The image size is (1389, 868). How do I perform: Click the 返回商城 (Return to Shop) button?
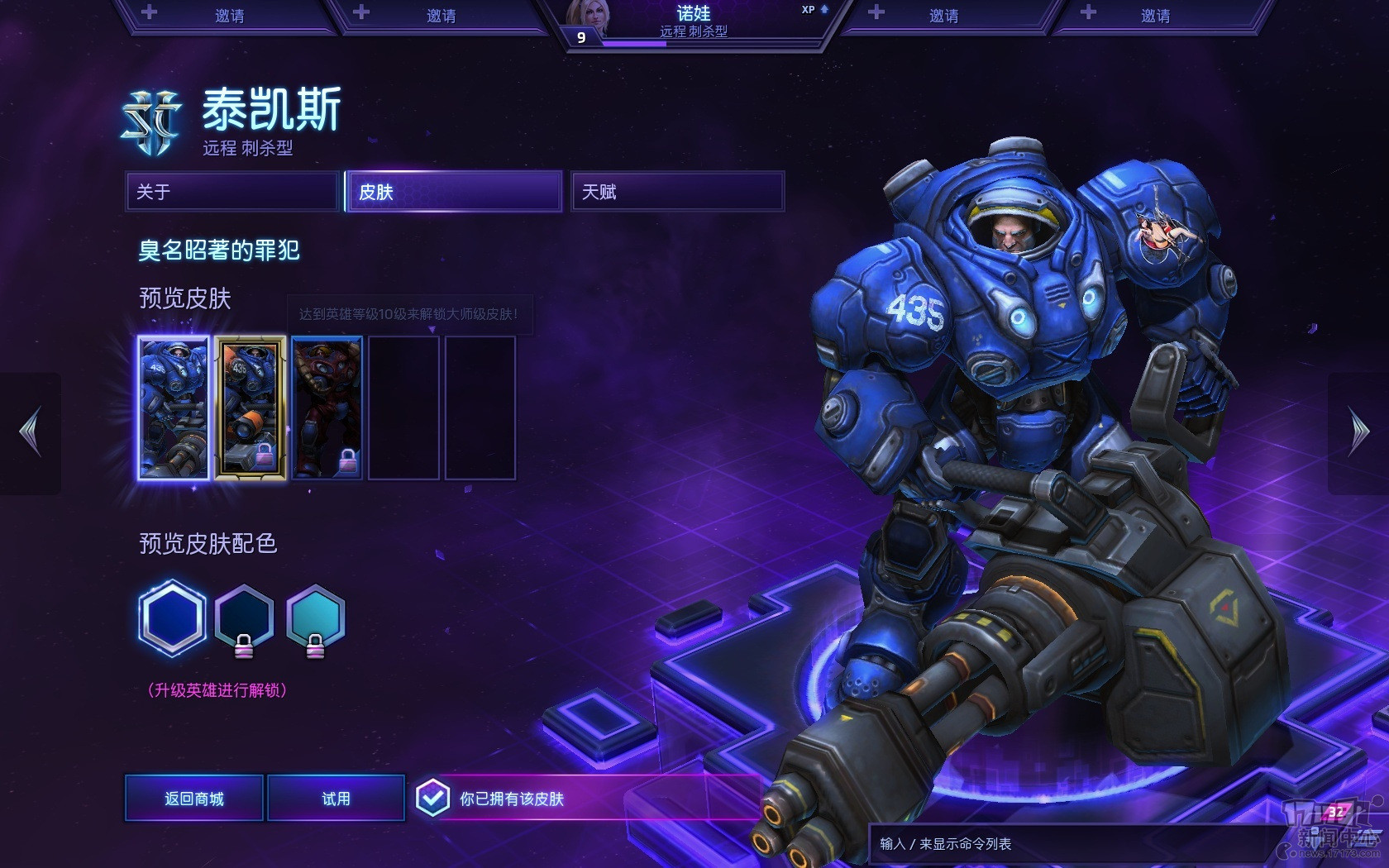click(194, 799)
